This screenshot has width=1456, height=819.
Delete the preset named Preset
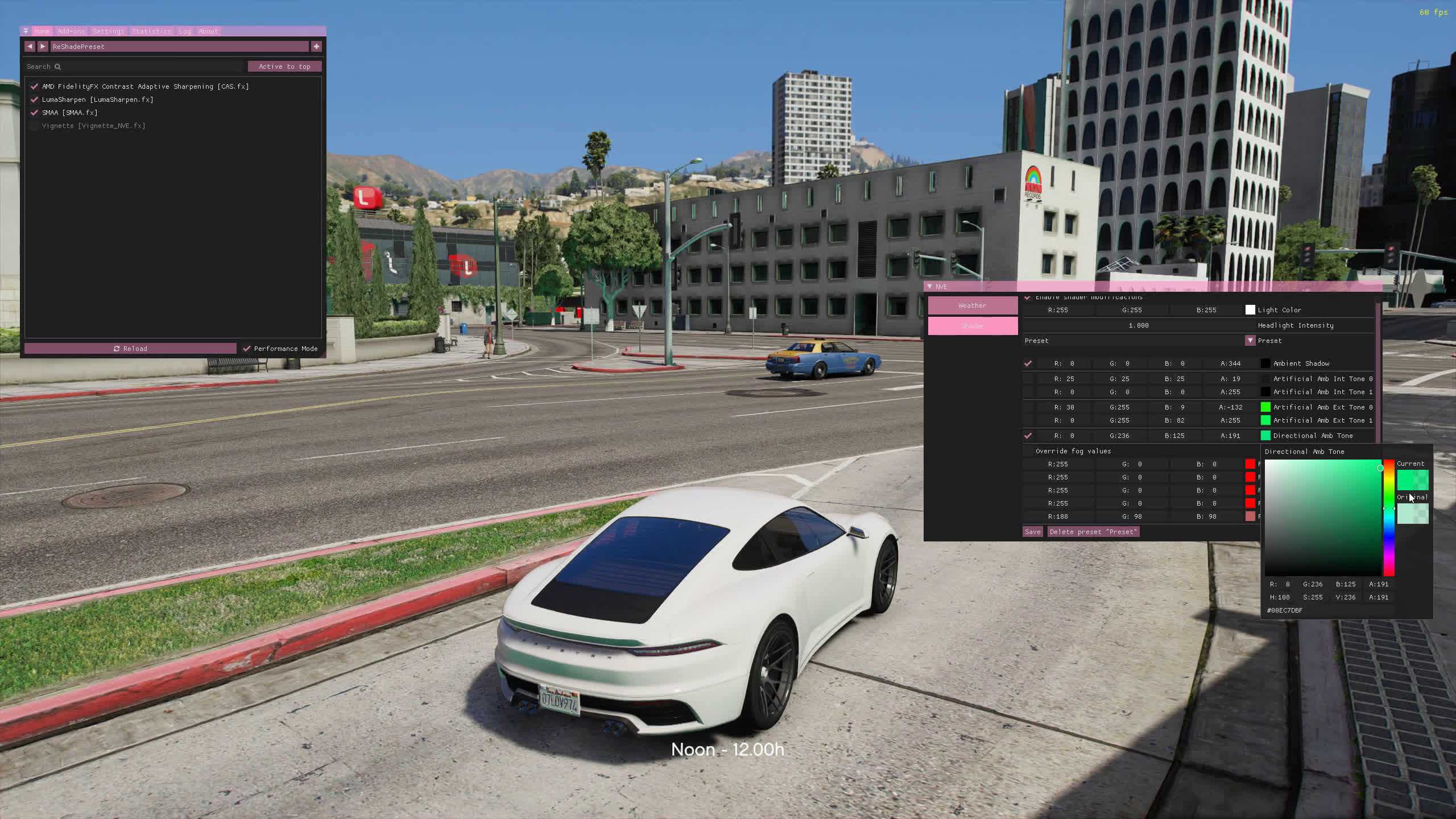[x=1093, y=532]
